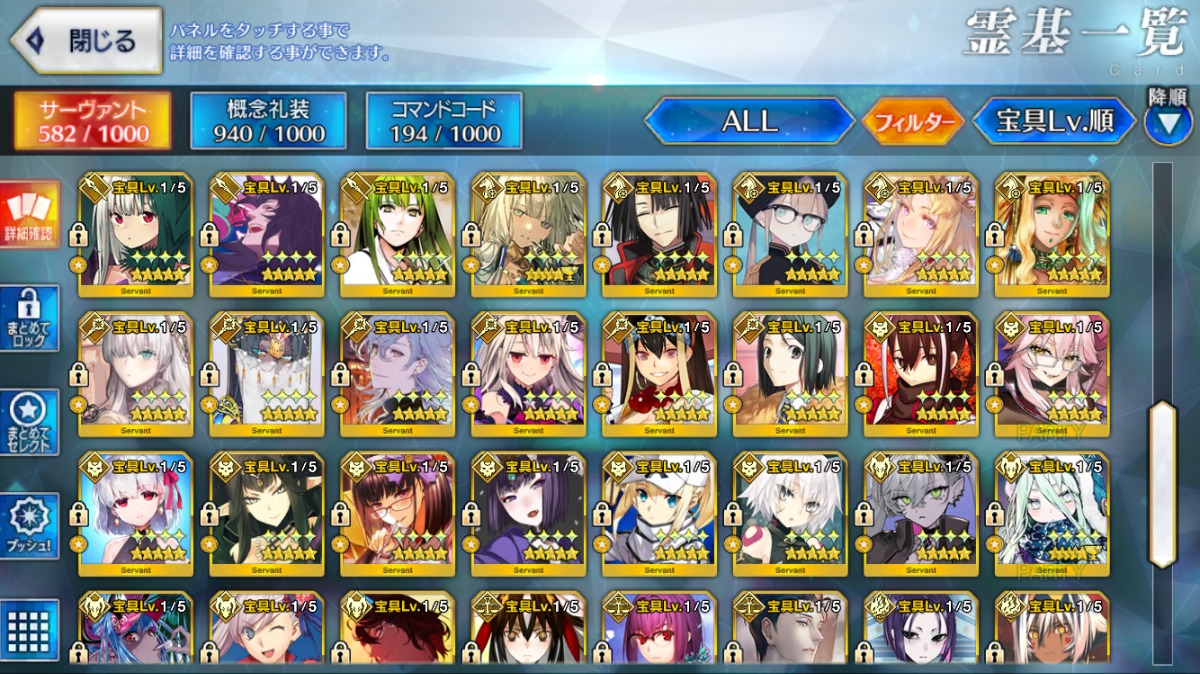Change the 宝具Lv.順 sort order
The width and height of the screenshot is (1200, 674).
pos(1054,121)
